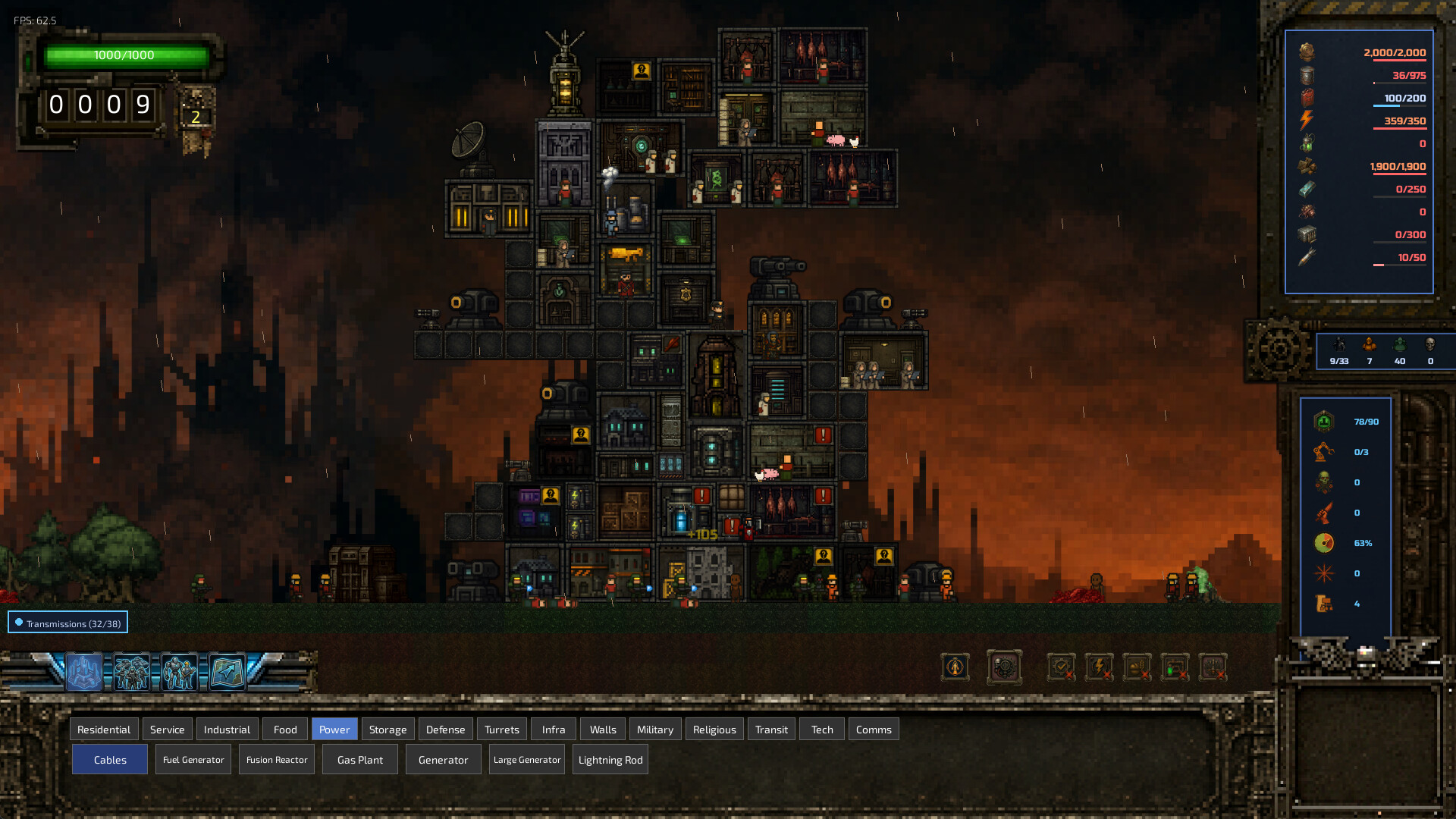This screenshot has width=1456, height=819.
Task: Select the Lightning Rod building
Action: (610, 760)
